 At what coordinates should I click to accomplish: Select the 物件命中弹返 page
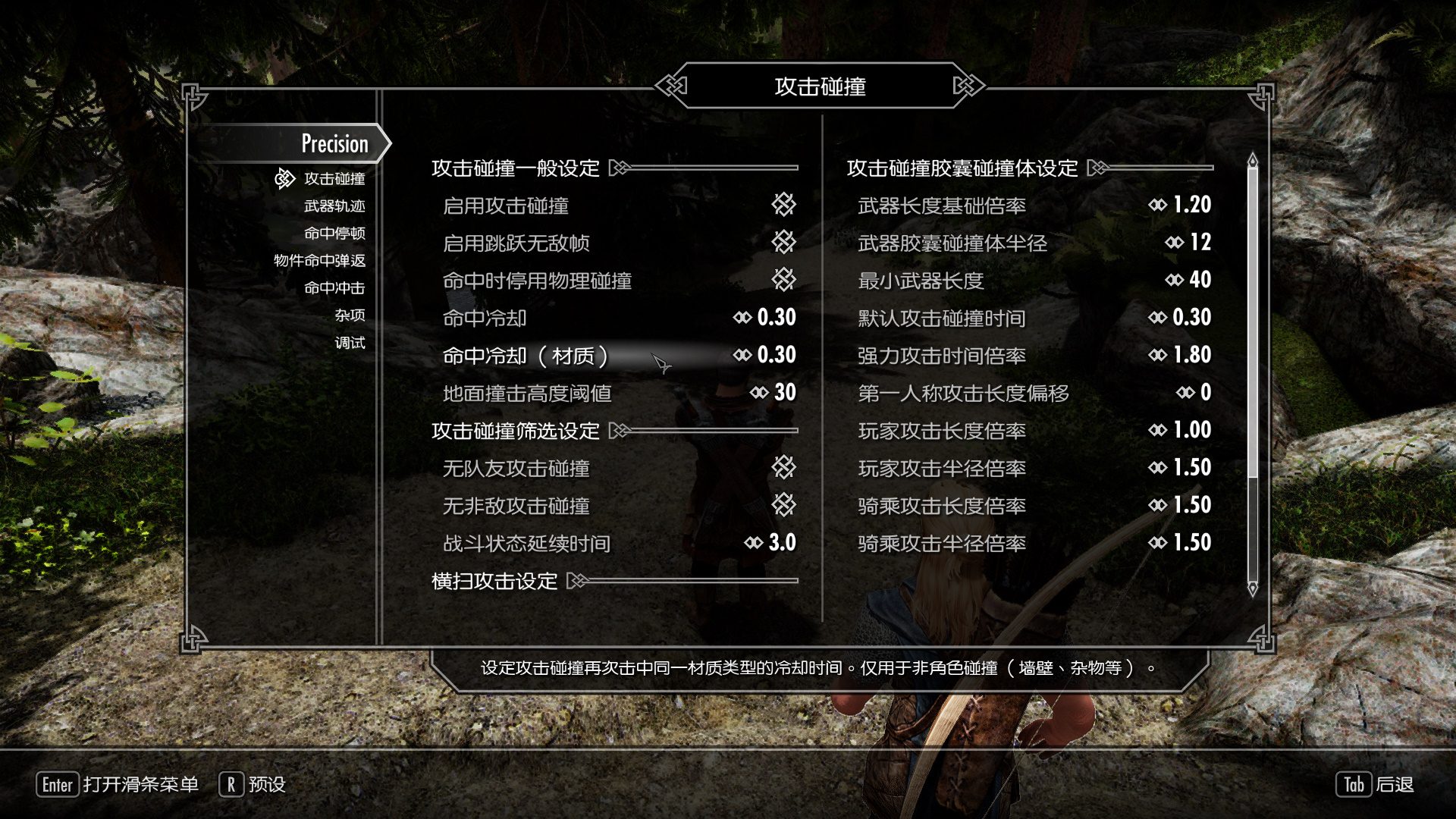click(x=319, y=261)
